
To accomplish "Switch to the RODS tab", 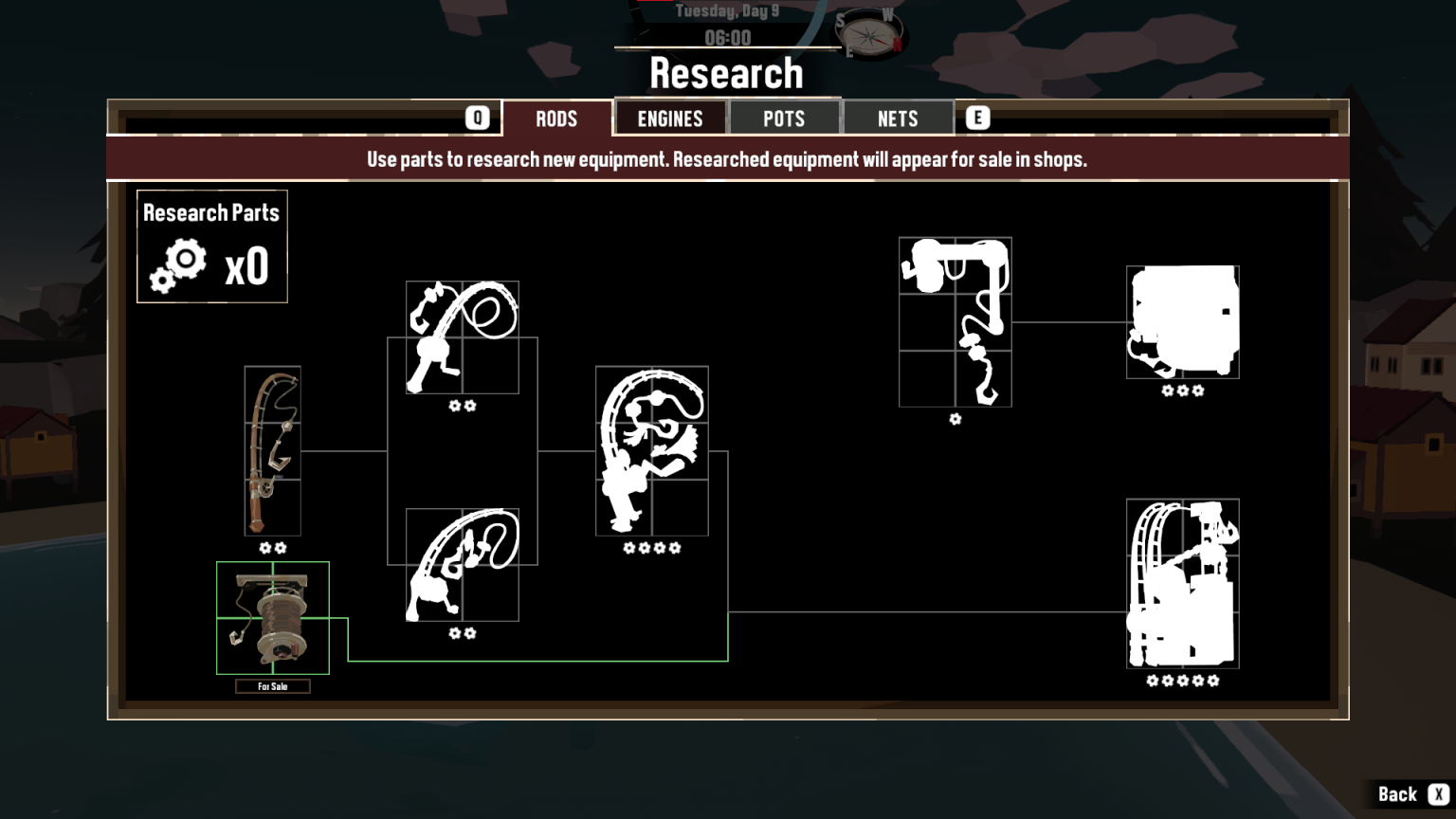I will pyautogui.click(x=557, y=118).
